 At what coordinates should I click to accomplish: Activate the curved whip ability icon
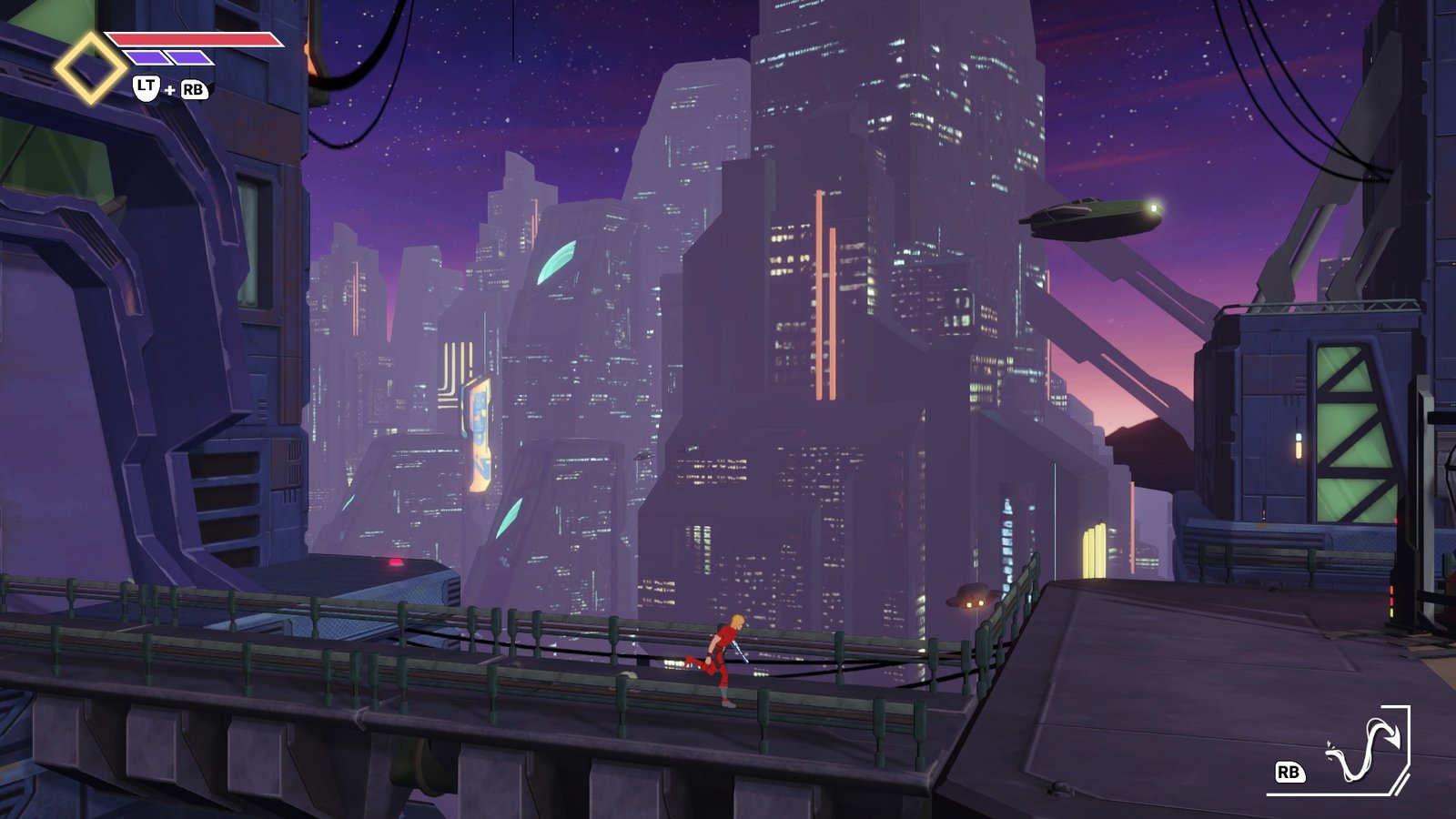point(1367,749)
